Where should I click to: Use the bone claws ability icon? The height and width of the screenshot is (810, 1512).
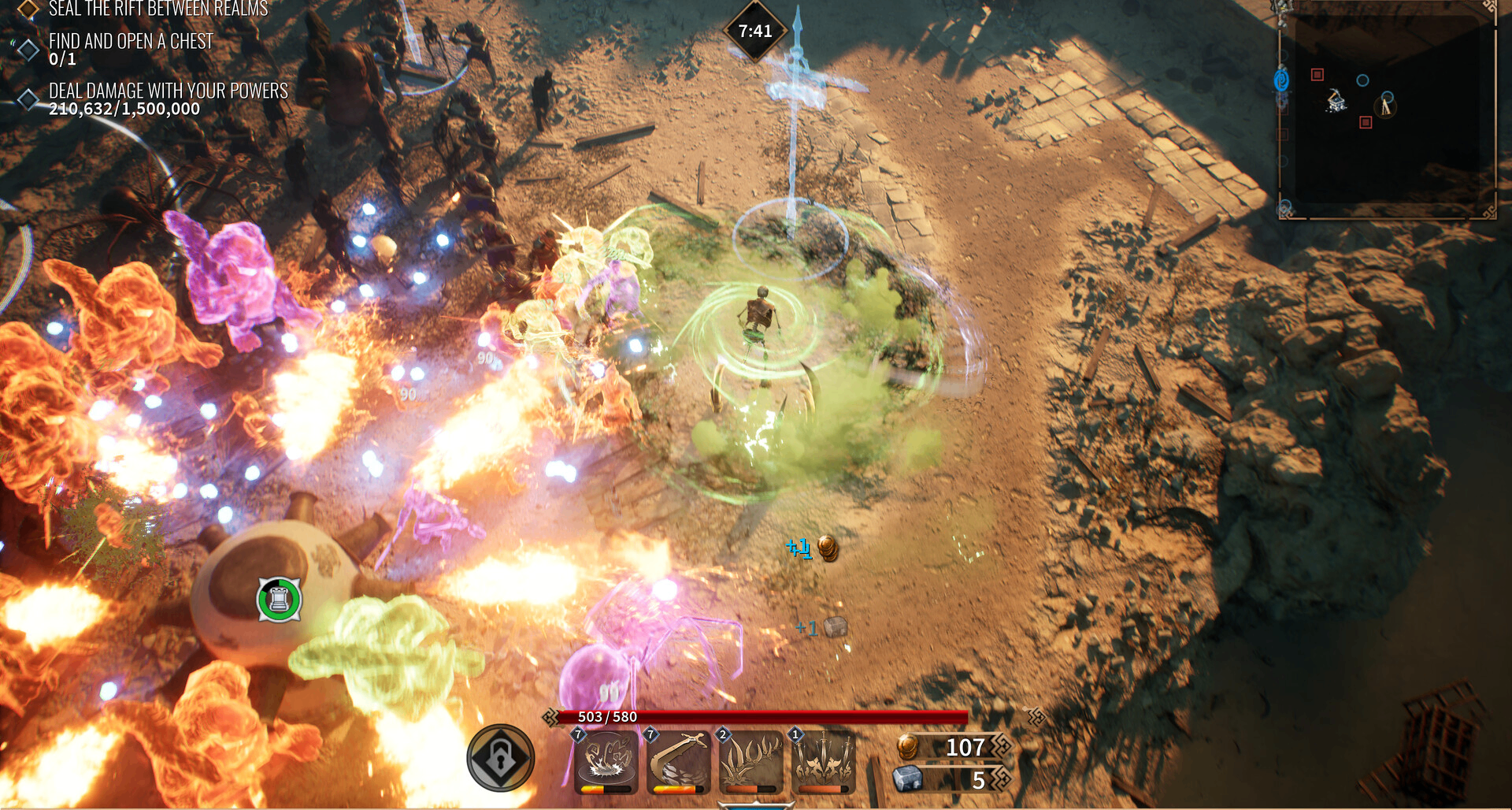tap(750, 761)
